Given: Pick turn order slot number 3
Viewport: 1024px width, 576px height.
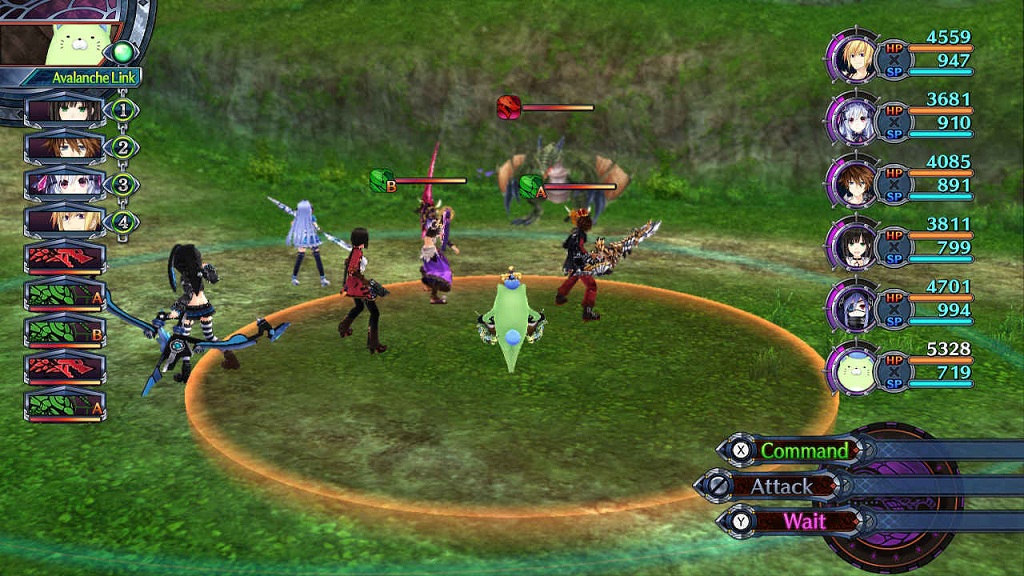Looking at the screenshot, I should tap(65, 184).
